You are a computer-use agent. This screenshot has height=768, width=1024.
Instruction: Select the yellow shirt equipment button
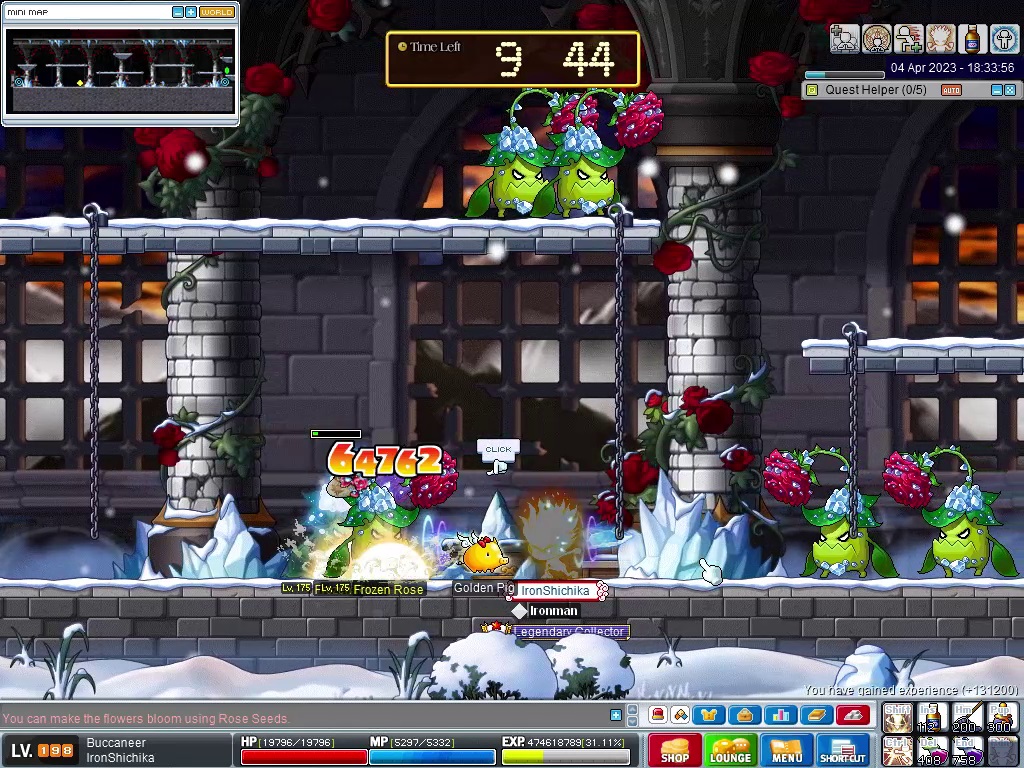(x=709, y=715)
